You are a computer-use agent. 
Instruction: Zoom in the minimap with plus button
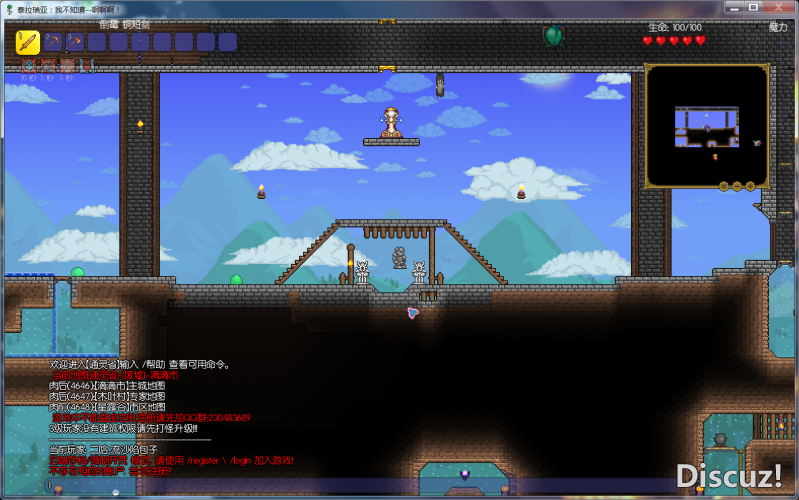tap(749, 185)
